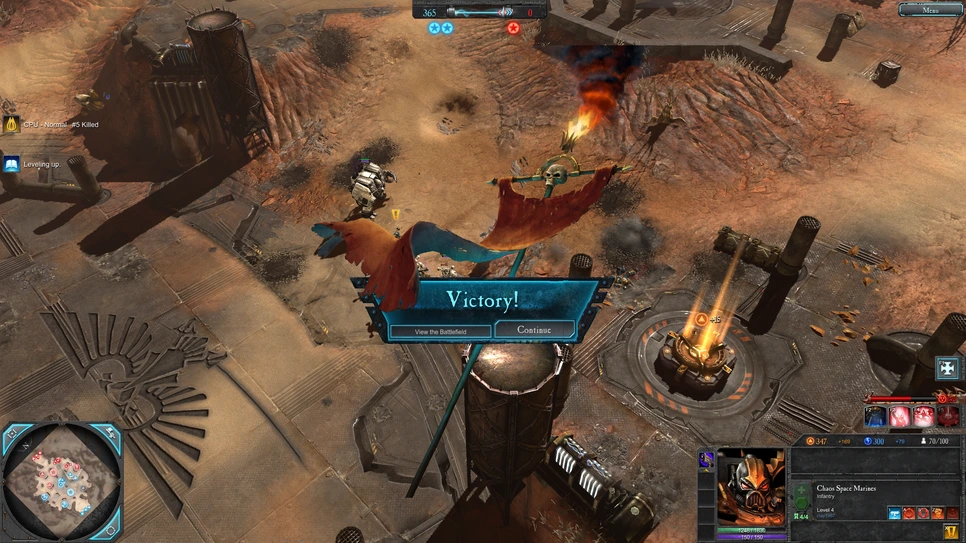Activate the blue armored figure global ability
The image size is (966, 543).
point(876,415)
